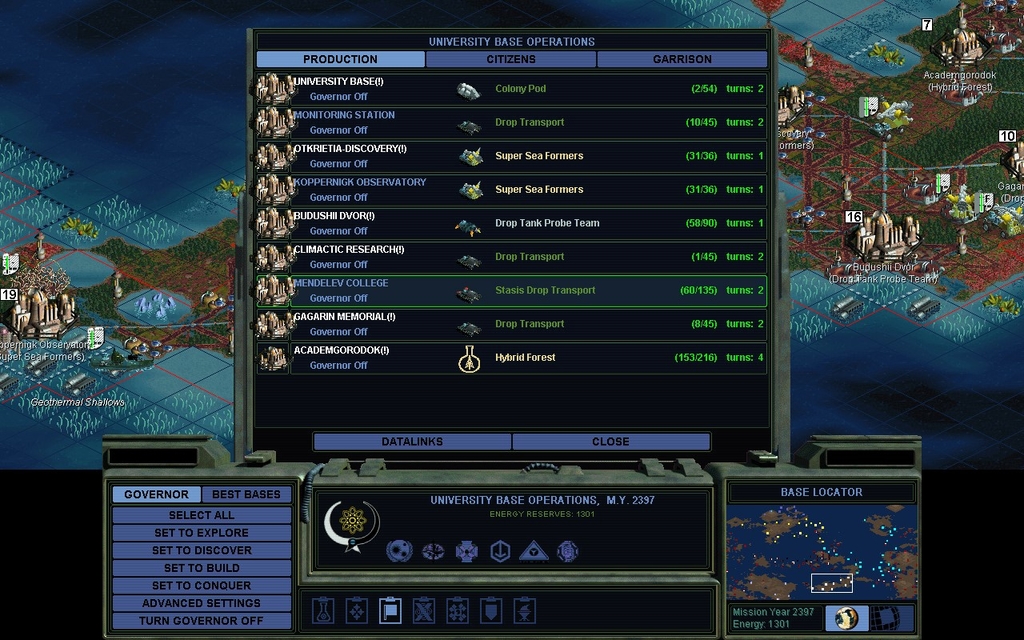Set governors to Discover
This screenshot has width=1024, height=640.
(201, 550)
